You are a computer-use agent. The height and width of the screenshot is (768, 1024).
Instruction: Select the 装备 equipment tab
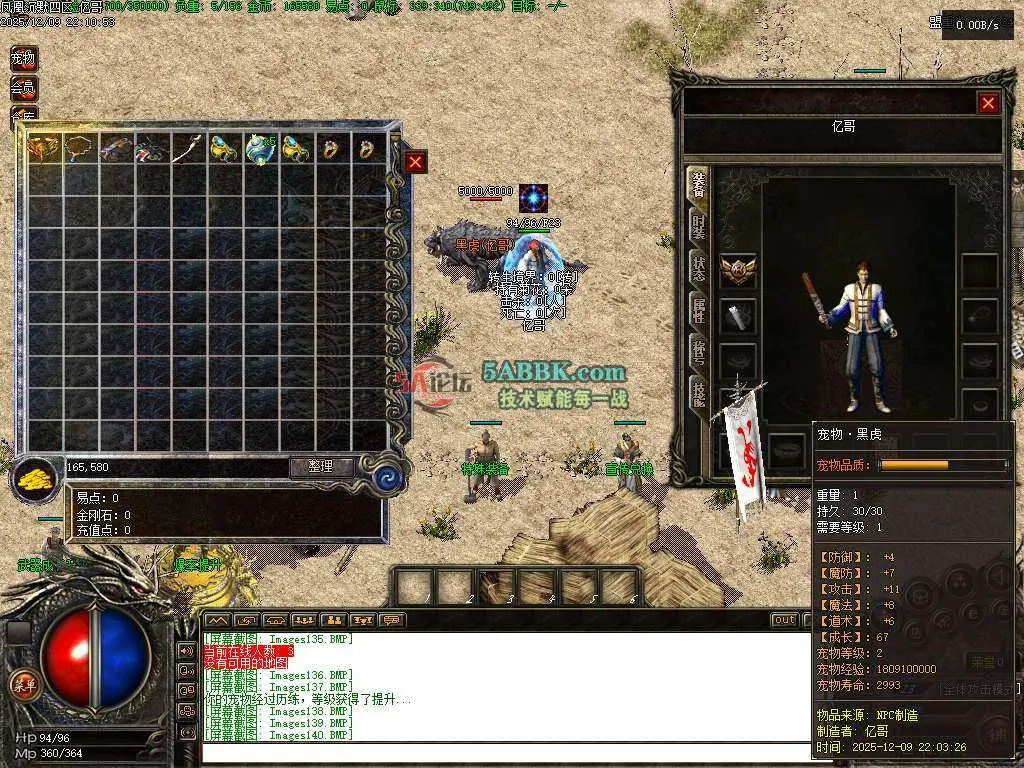[x=699, y=185]
